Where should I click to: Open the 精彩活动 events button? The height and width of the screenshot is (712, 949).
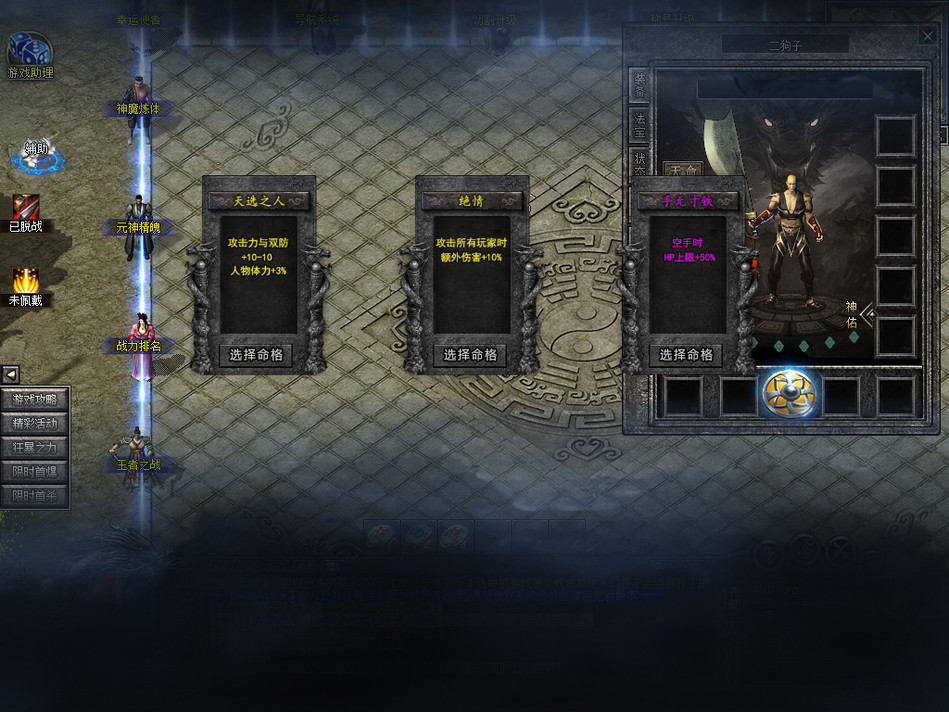(35, 424)
